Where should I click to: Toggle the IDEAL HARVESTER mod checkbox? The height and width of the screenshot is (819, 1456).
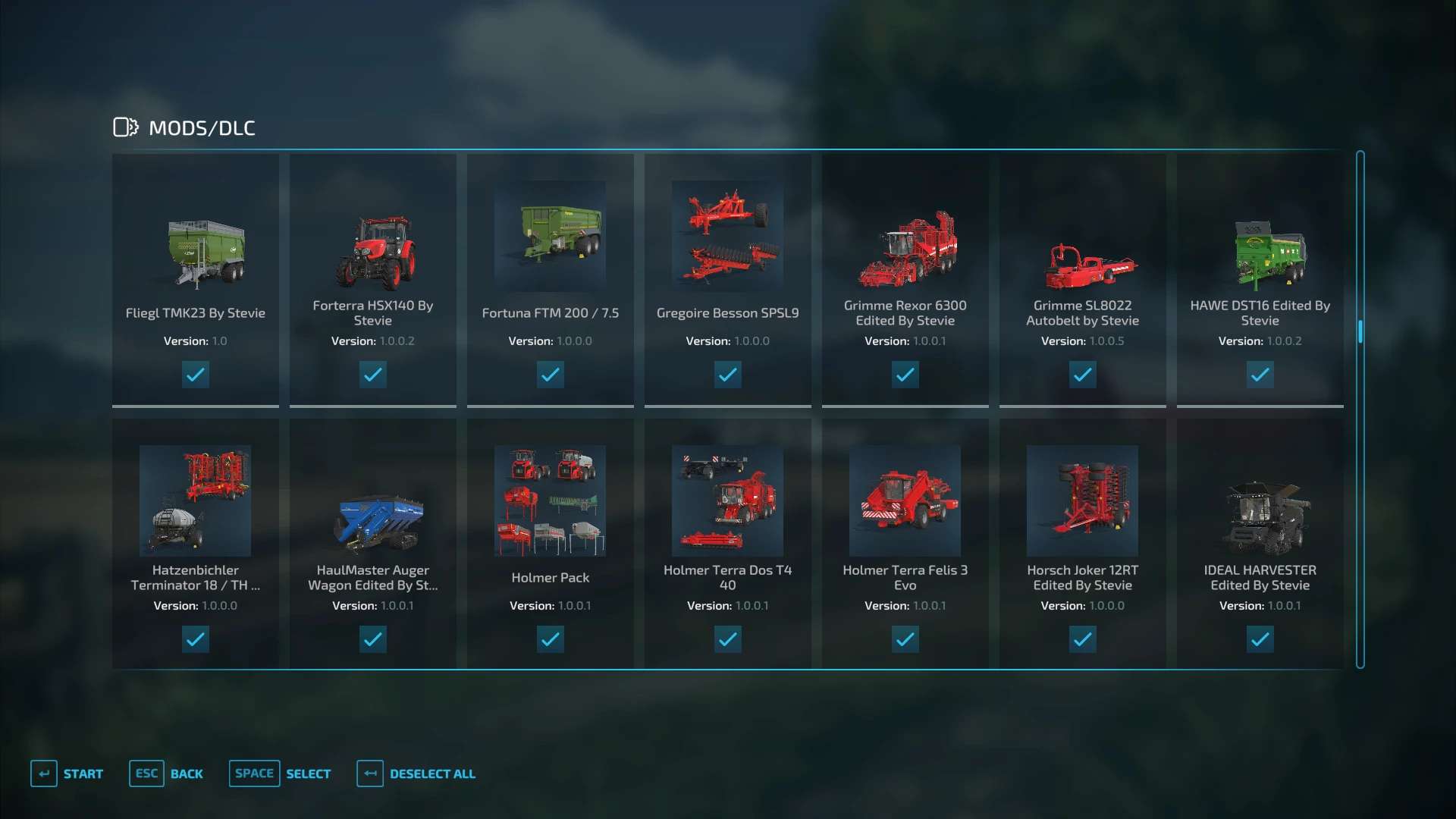click(x=1260, y=639)
